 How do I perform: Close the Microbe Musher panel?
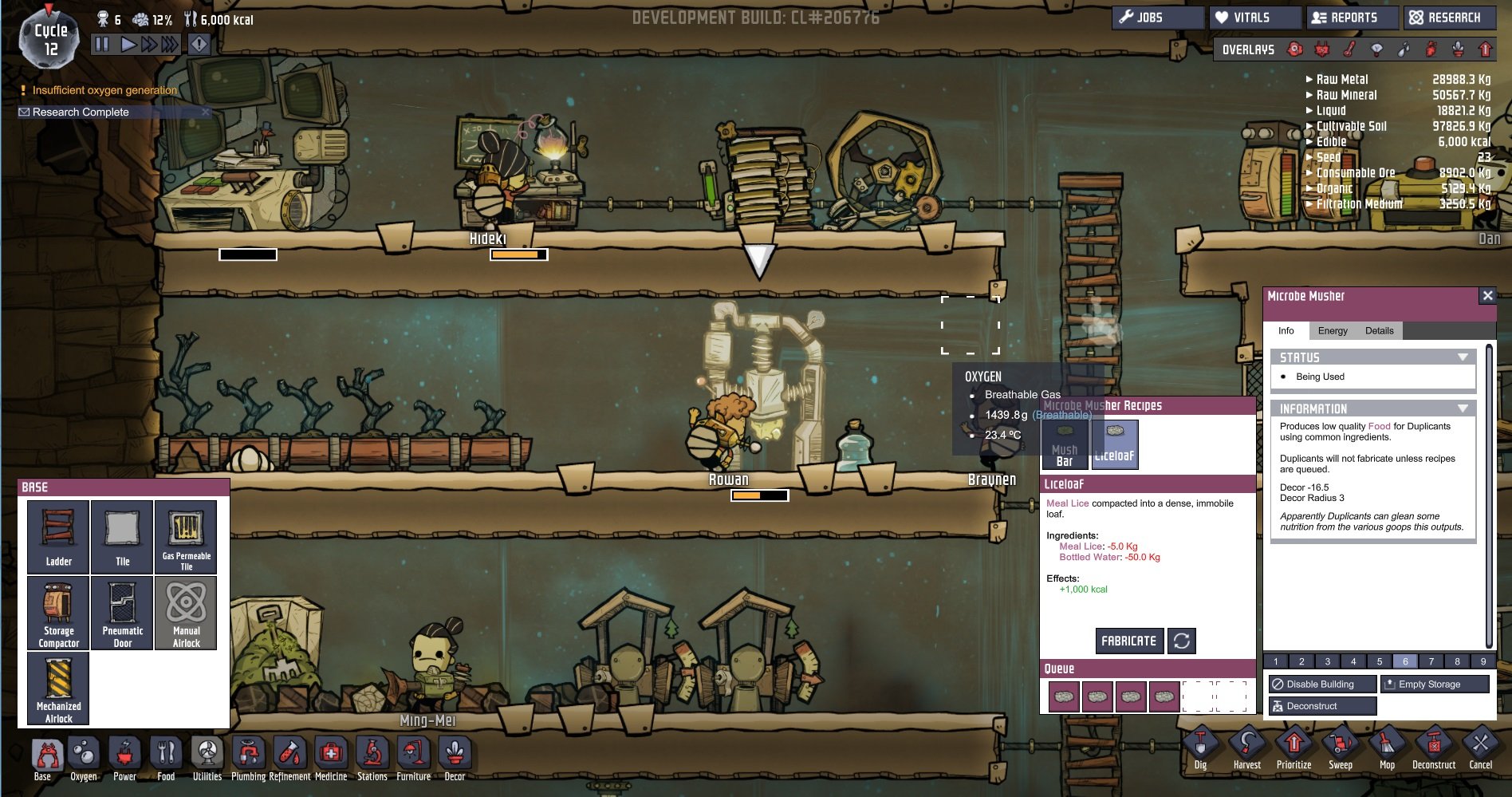click(x=1487, y=296)
